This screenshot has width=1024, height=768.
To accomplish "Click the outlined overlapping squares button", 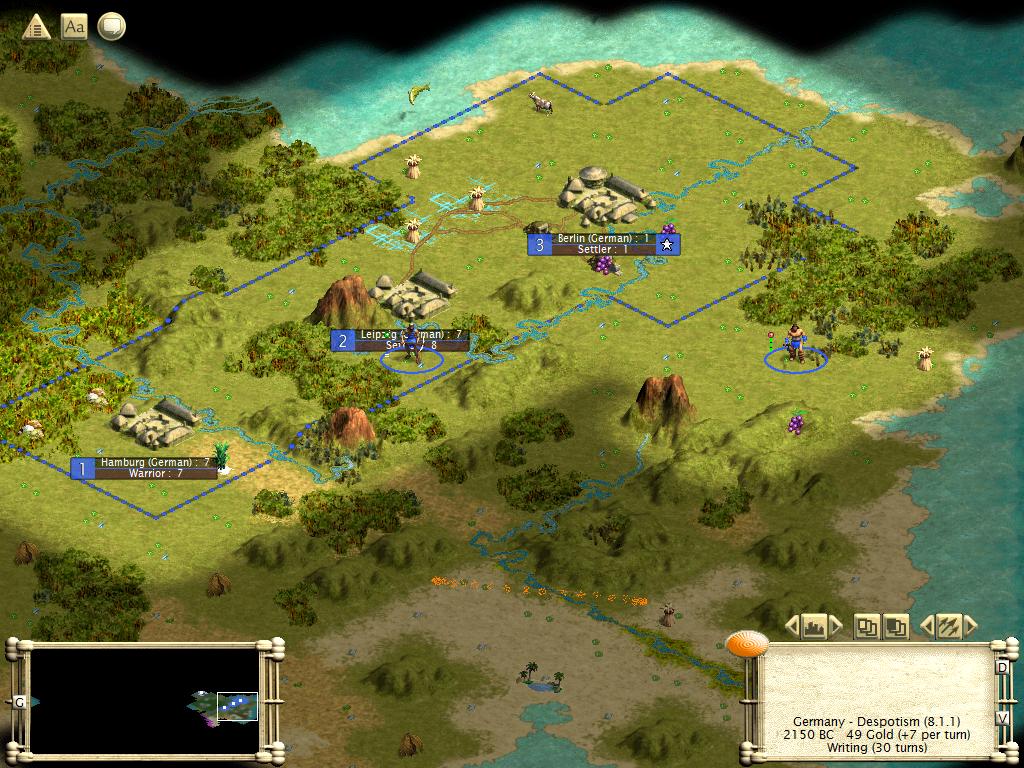I will tap(867, 627).
